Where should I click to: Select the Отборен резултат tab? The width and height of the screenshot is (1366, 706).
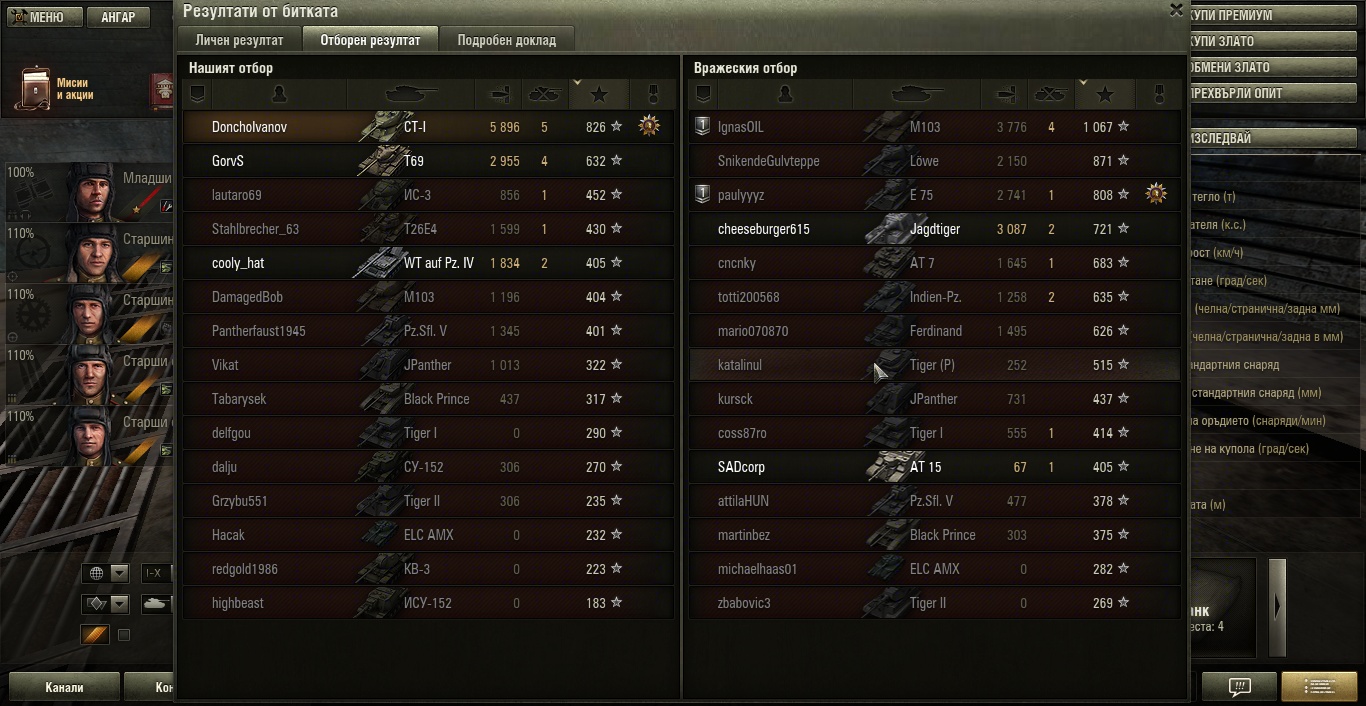point(370,40)
